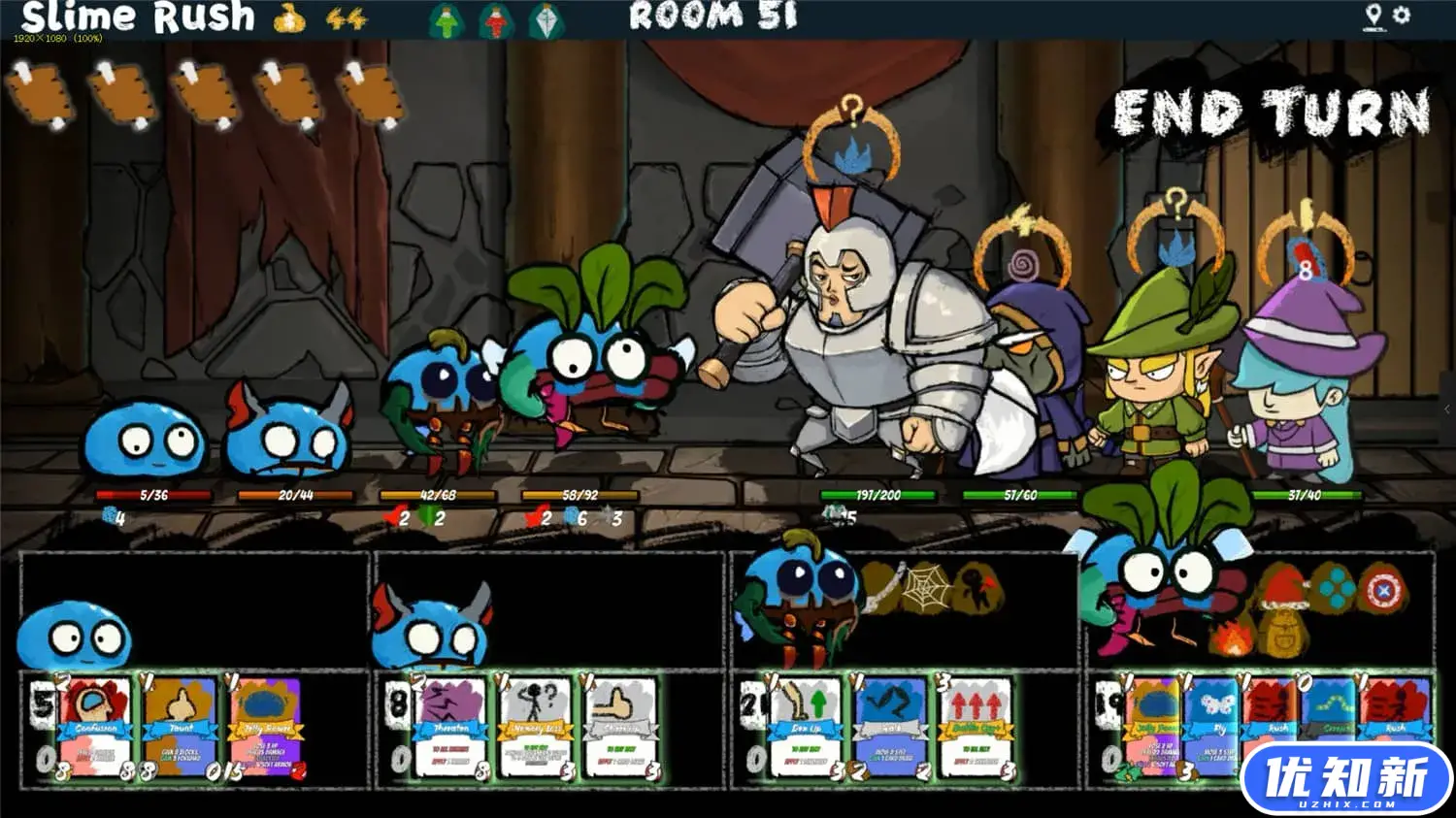The width and height of the screenshot is (1456, 818).
Task: End the current turn
Action: click(x=1271, y=114)
